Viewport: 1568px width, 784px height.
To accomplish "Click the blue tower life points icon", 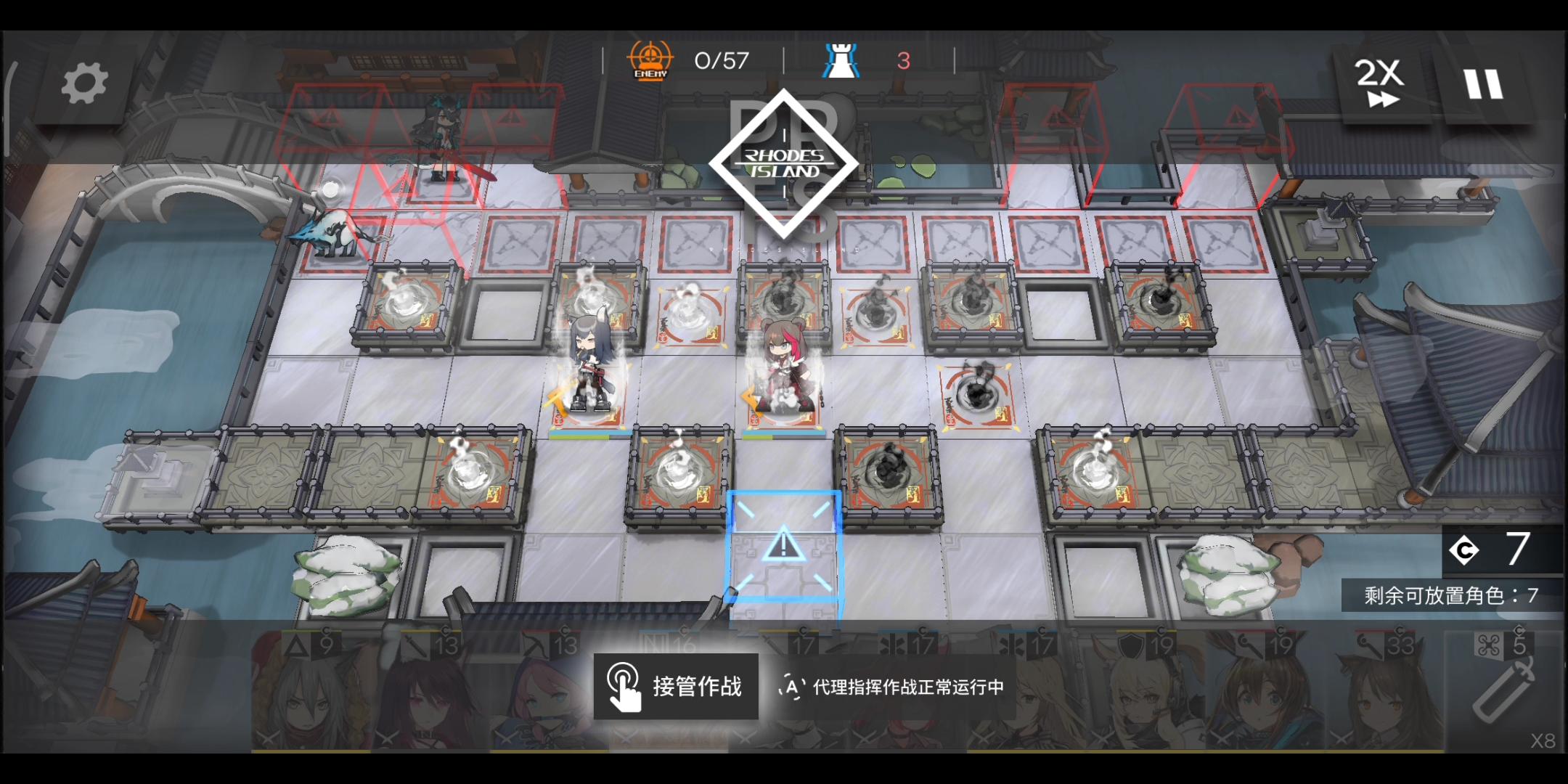I will [x=841, y=58].
